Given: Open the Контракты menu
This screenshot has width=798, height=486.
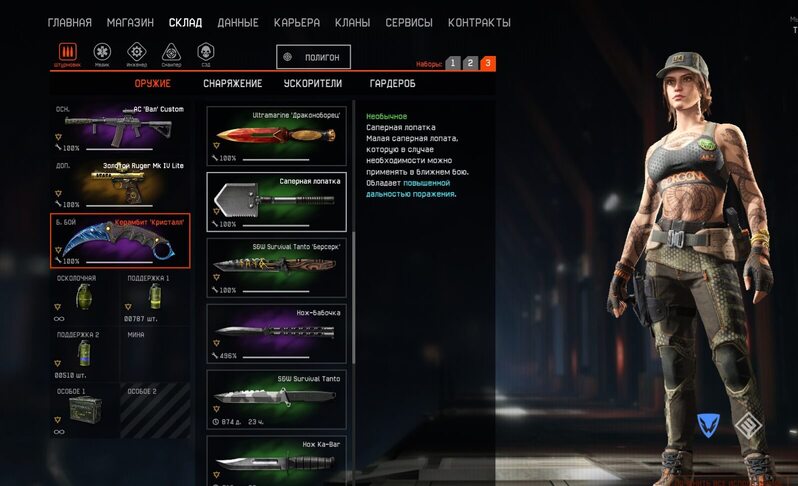Looking at the screenshot, I should pyautogui.click(x=479, y=23).
